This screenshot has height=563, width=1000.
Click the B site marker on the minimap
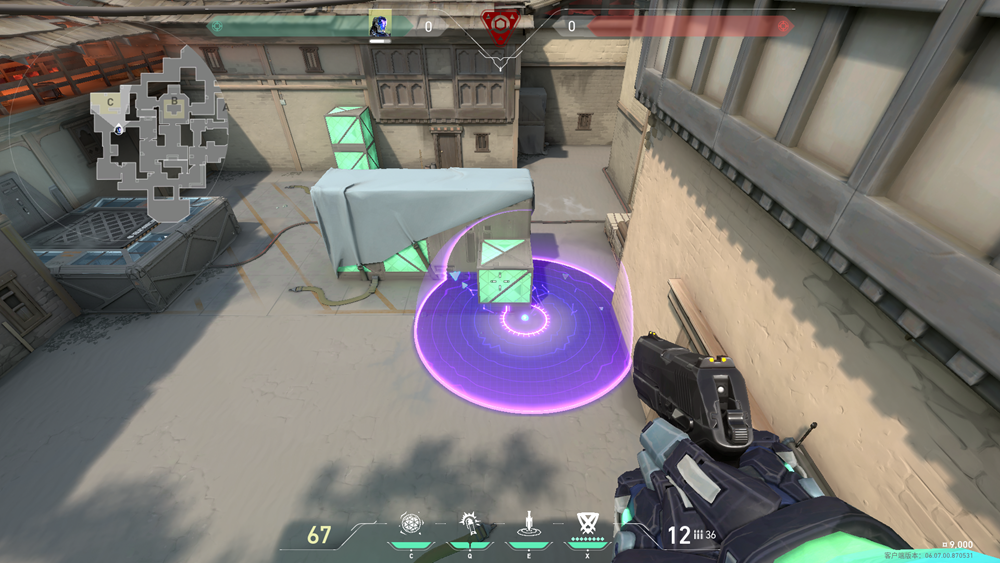(x=174, y=101)
